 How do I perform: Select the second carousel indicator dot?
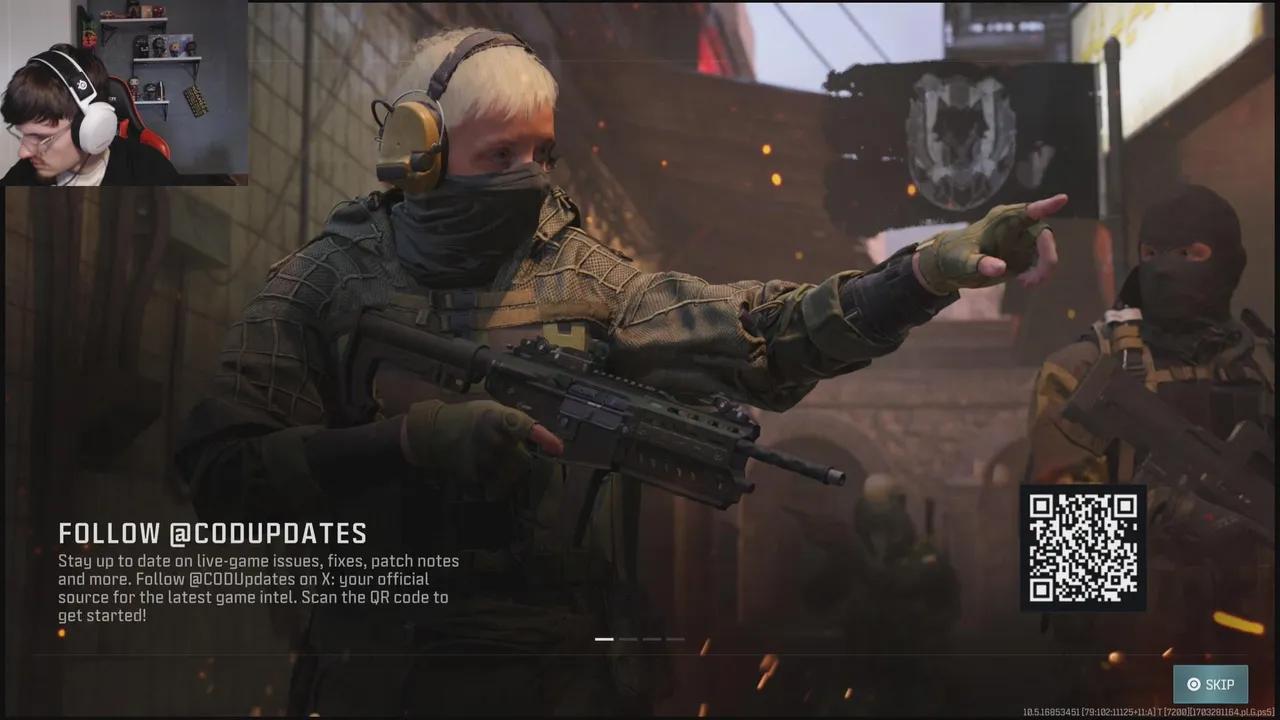628,639
